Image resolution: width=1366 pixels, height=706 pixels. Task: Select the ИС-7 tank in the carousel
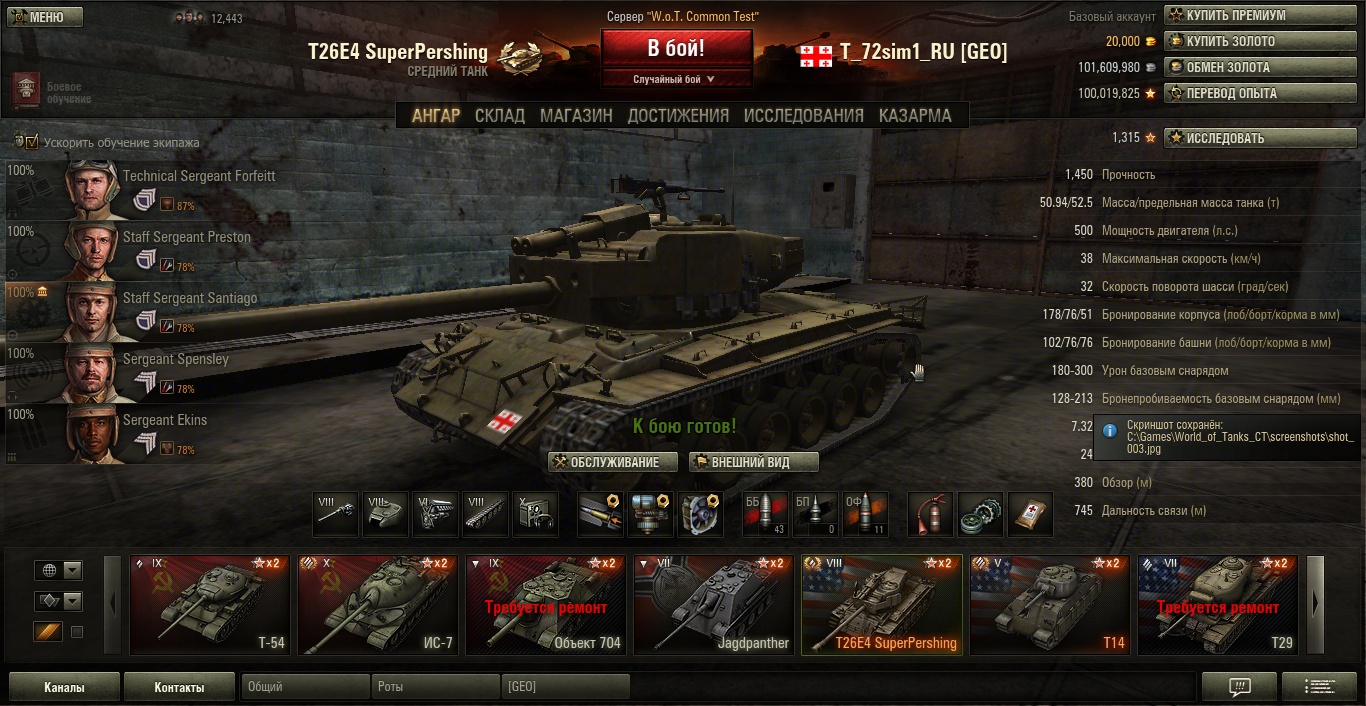[378, 605]
